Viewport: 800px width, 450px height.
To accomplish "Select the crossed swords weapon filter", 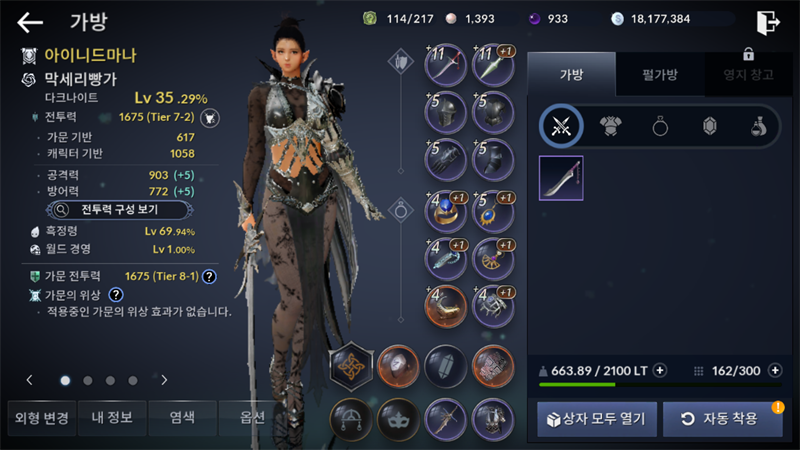I will [x=561, y=126].
